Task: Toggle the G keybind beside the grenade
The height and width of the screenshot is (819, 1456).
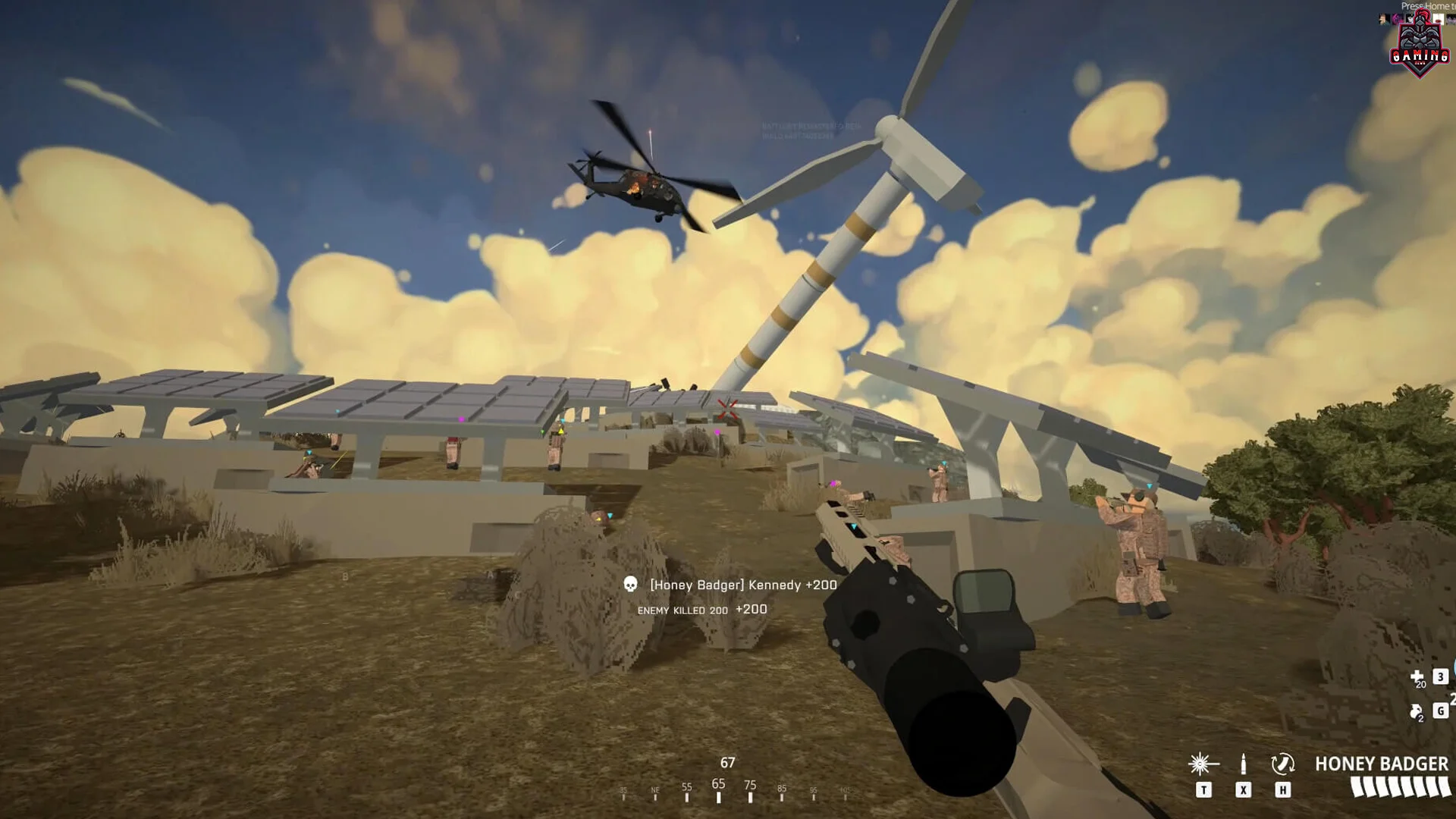Action: pos(1440,711)
